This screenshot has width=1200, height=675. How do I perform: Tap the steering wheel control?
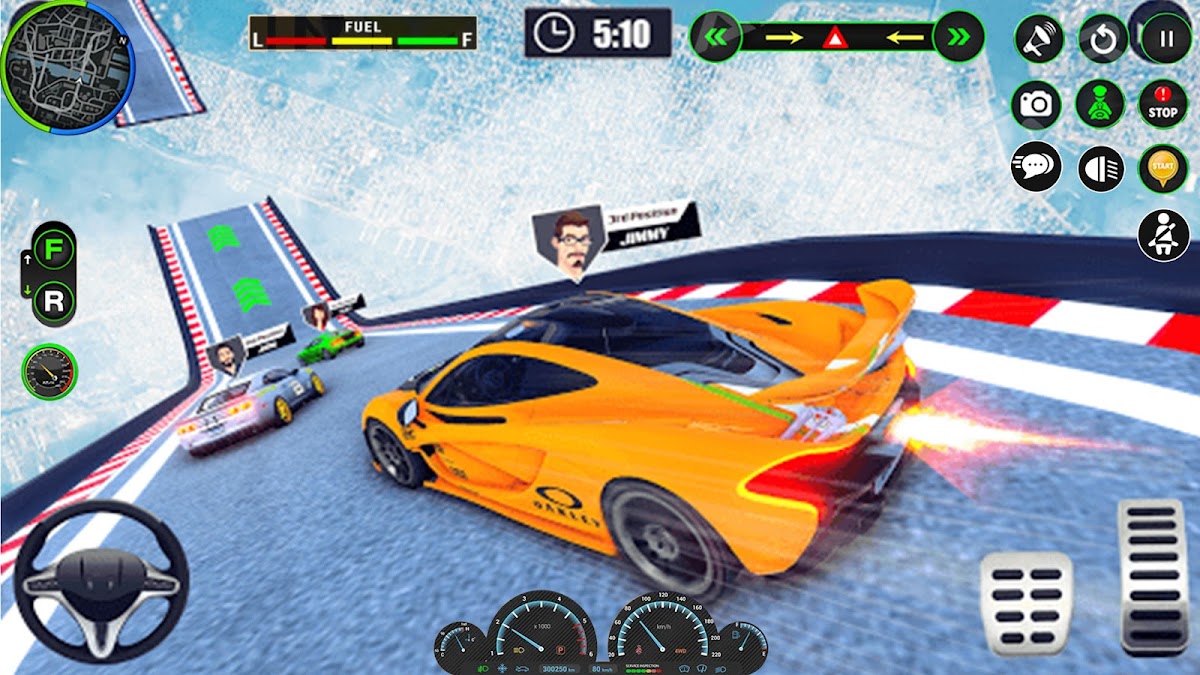tap(101, 582)
